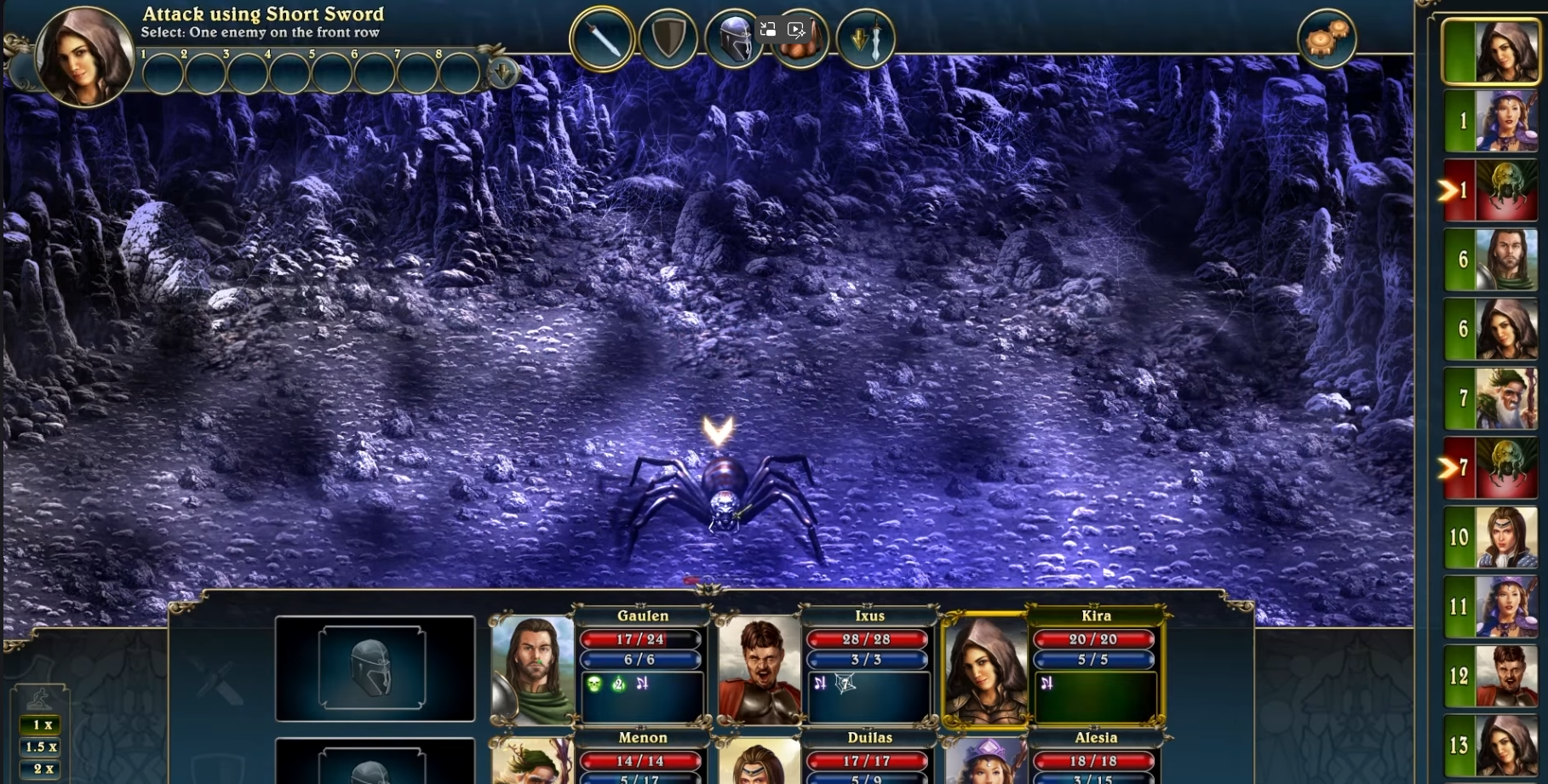
Task: Select Ixus's party portrait
Action: click(759, 670)
